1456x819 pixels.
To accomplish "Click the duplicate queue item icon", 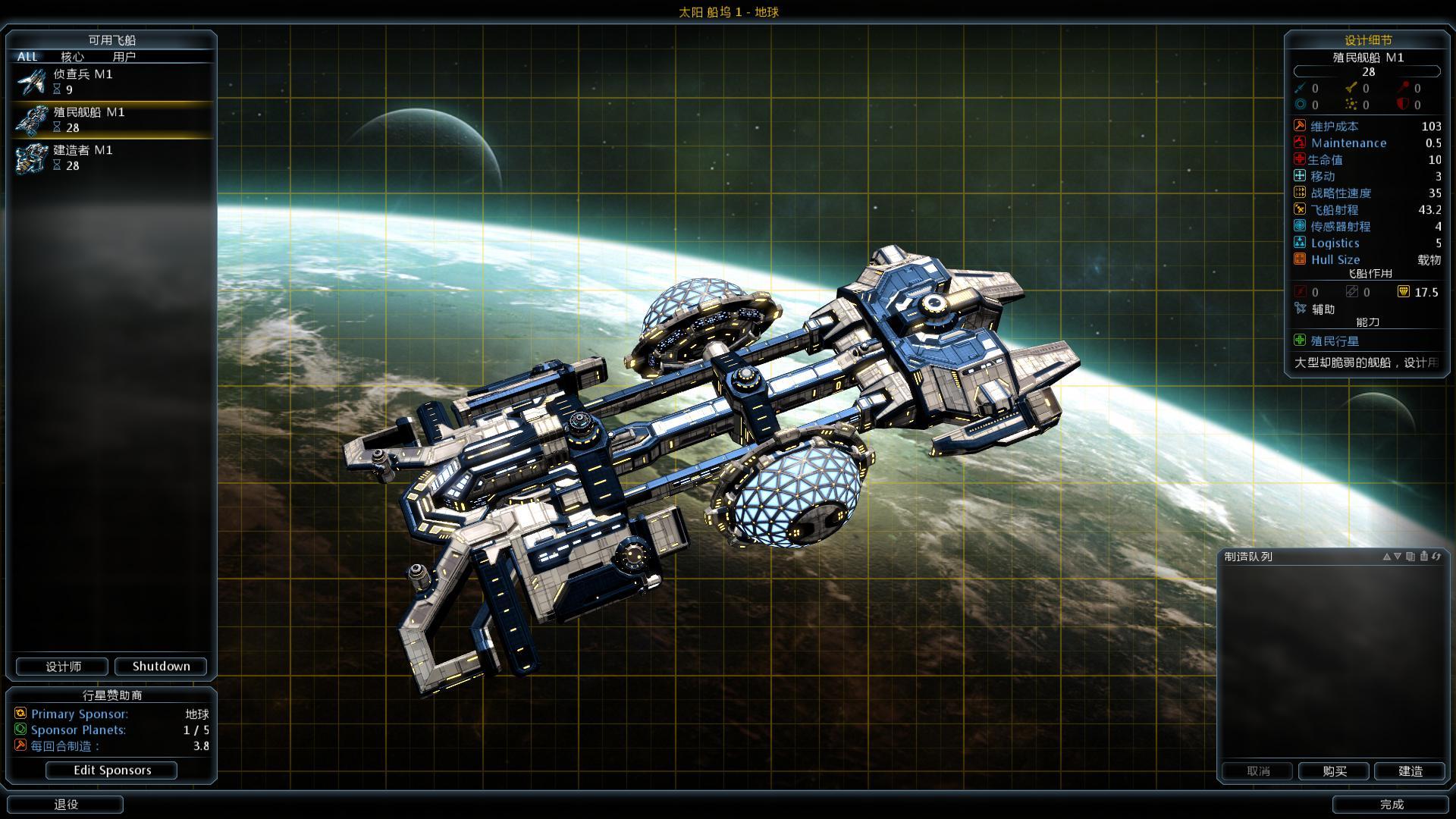I will point(1410,556).
